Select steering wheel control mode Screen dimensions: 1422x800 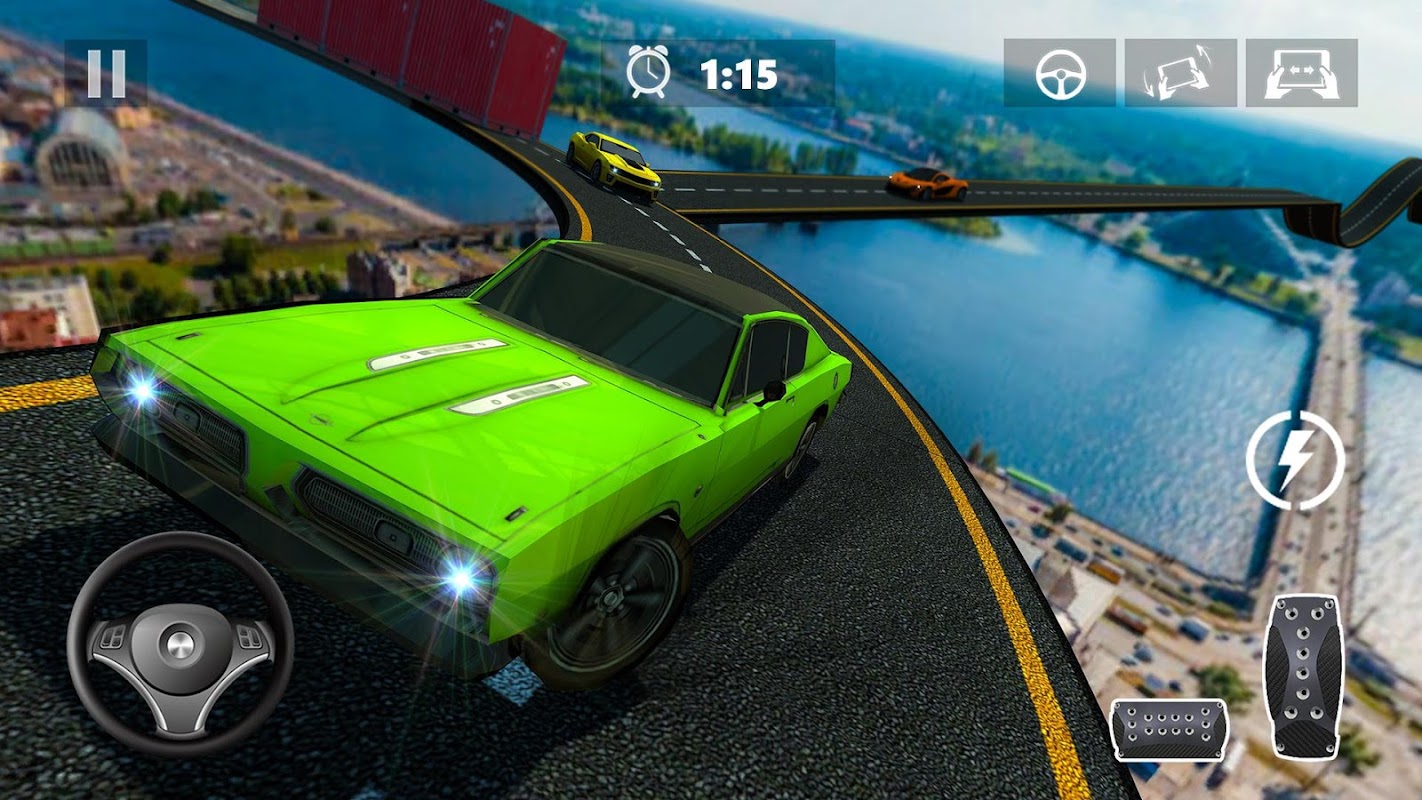[1060, 73]
